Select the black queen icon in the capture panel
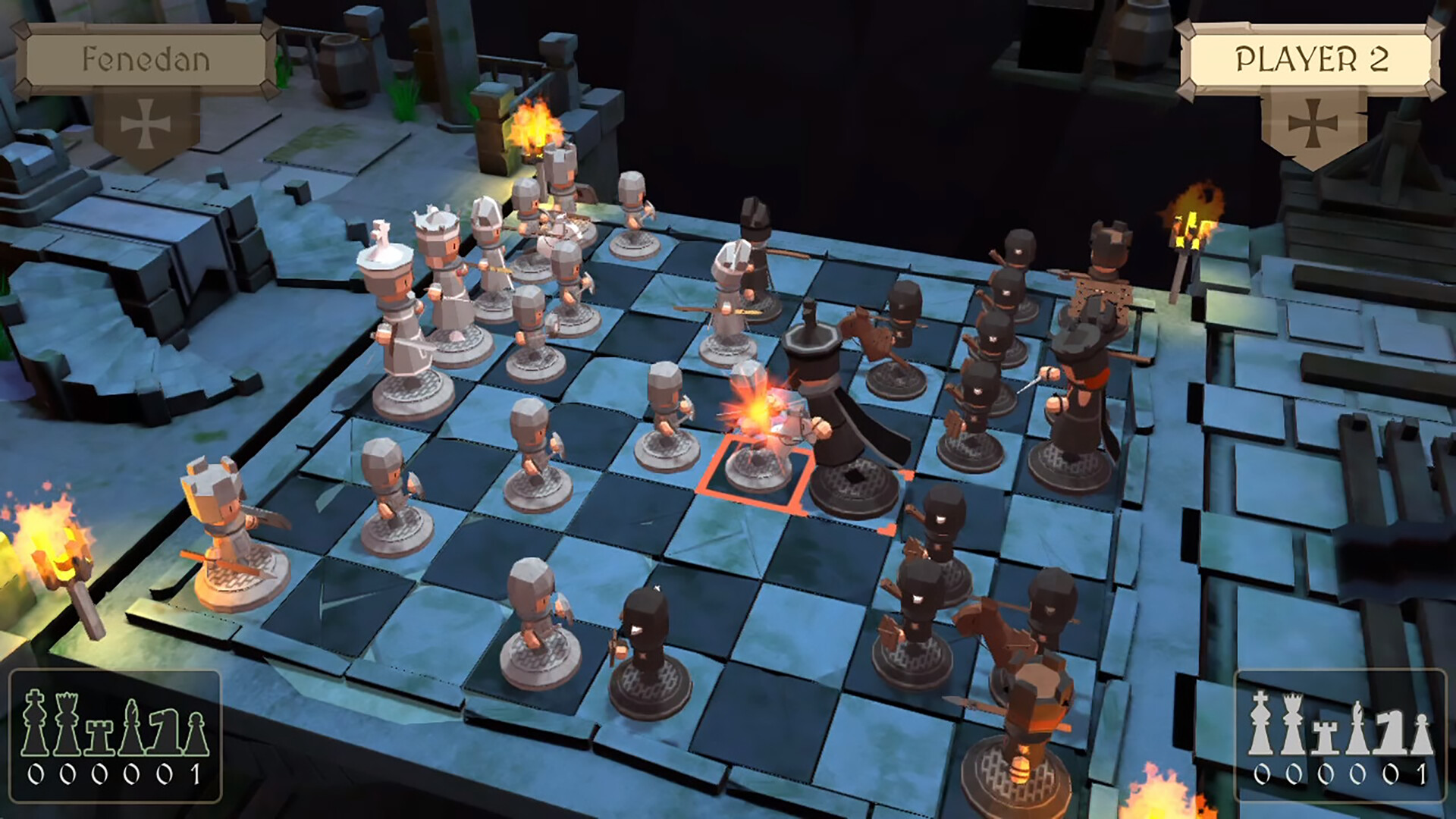Image resolution: width=1456 pixels, height=819 pixels. click(65, 724)
